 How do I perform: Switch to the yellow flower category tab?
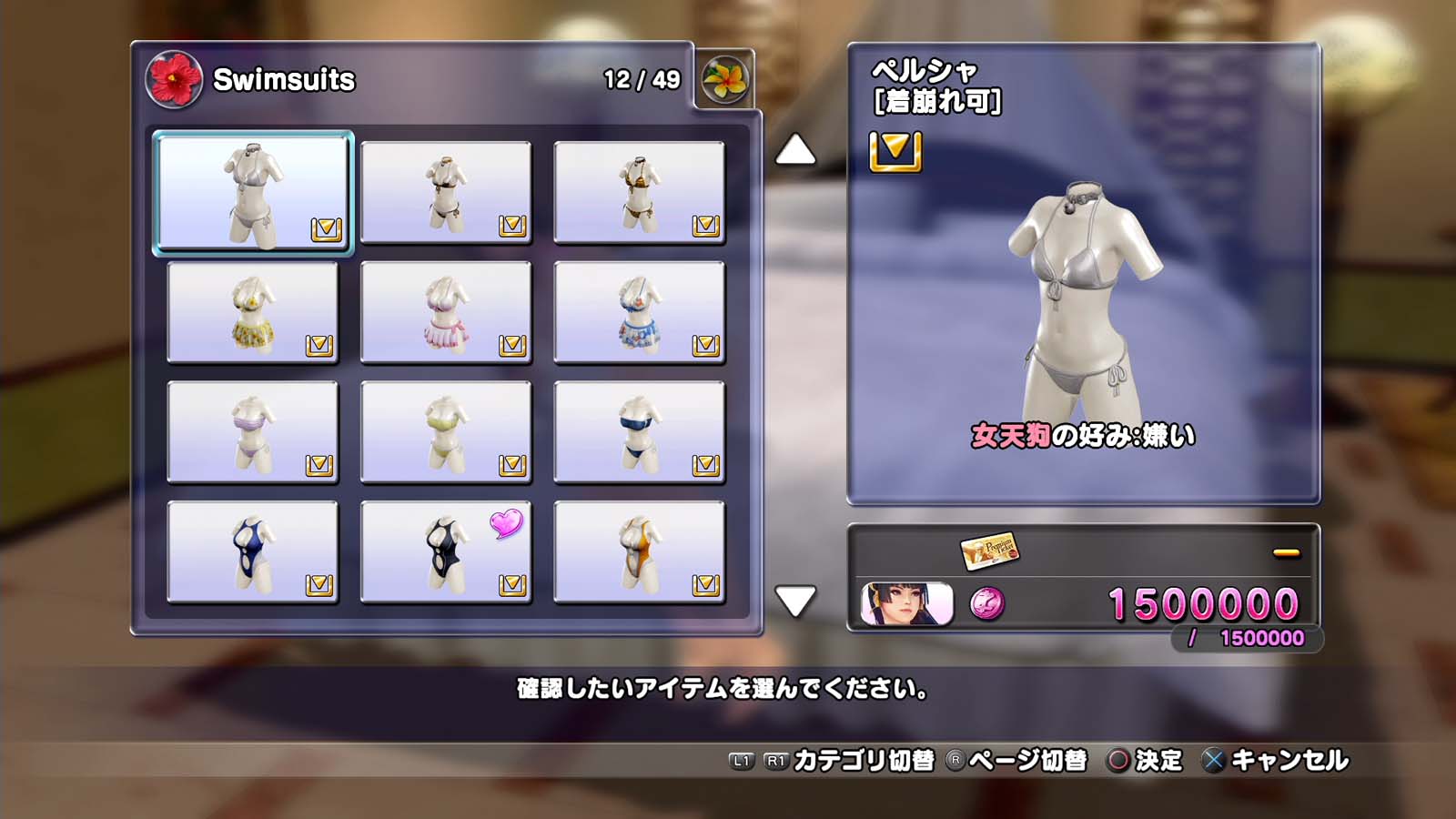pyautogui.click(x=724, y=80)
